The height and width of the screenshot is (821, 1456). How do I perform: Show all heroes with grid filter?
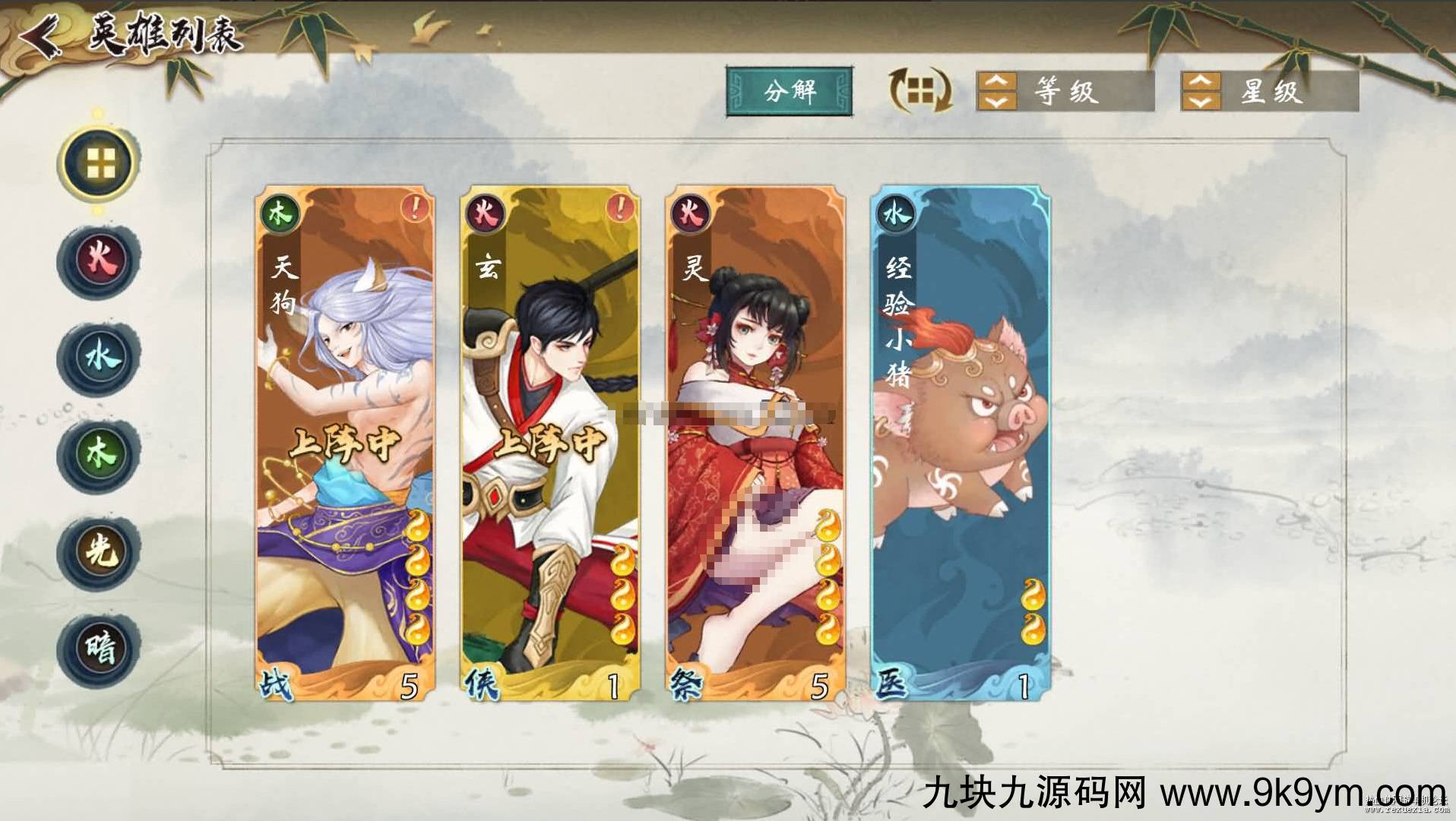[99, 163]
